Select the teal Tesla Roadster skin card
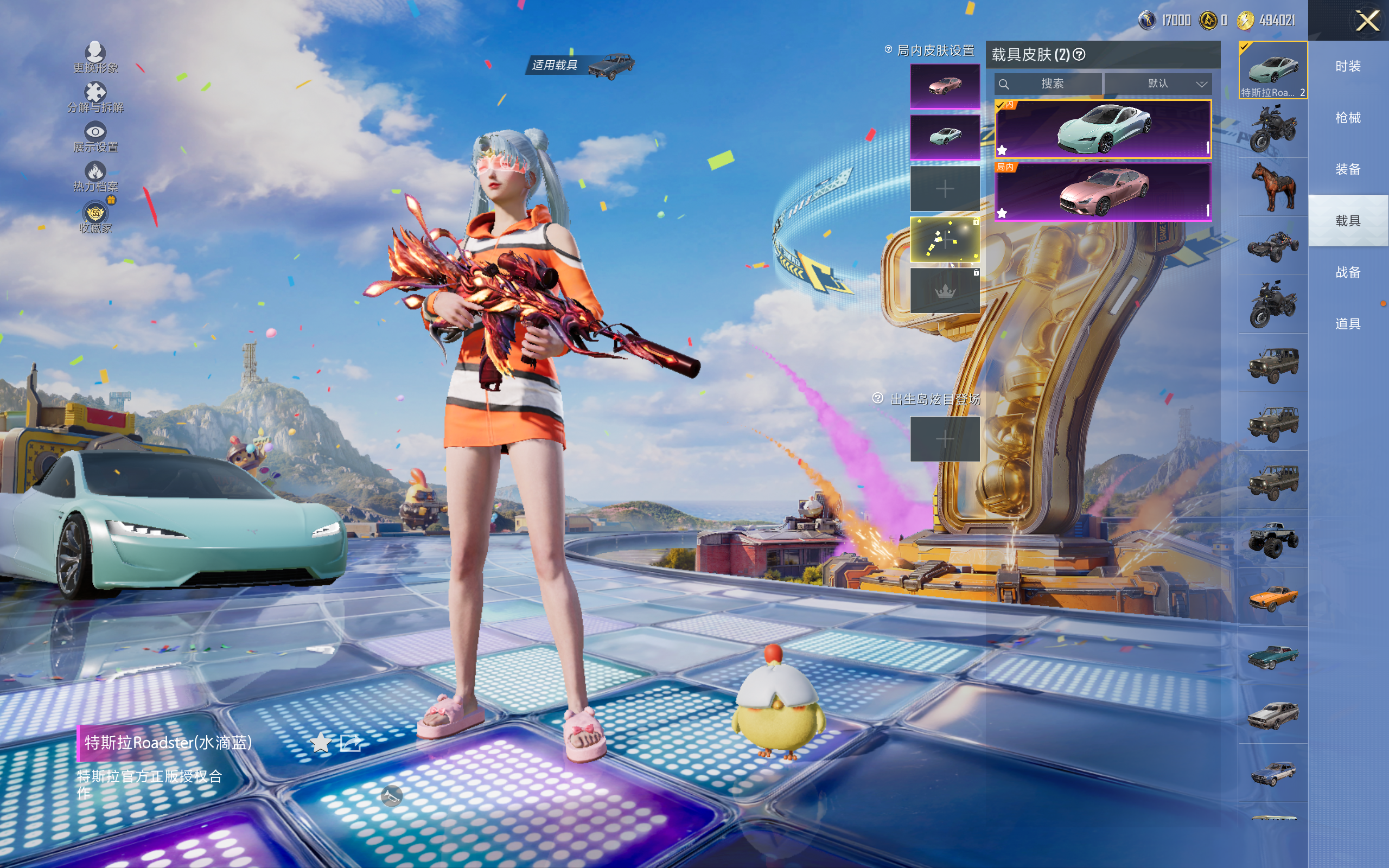The width and height of the screenshot is (1389, 868). point(1103,129)
